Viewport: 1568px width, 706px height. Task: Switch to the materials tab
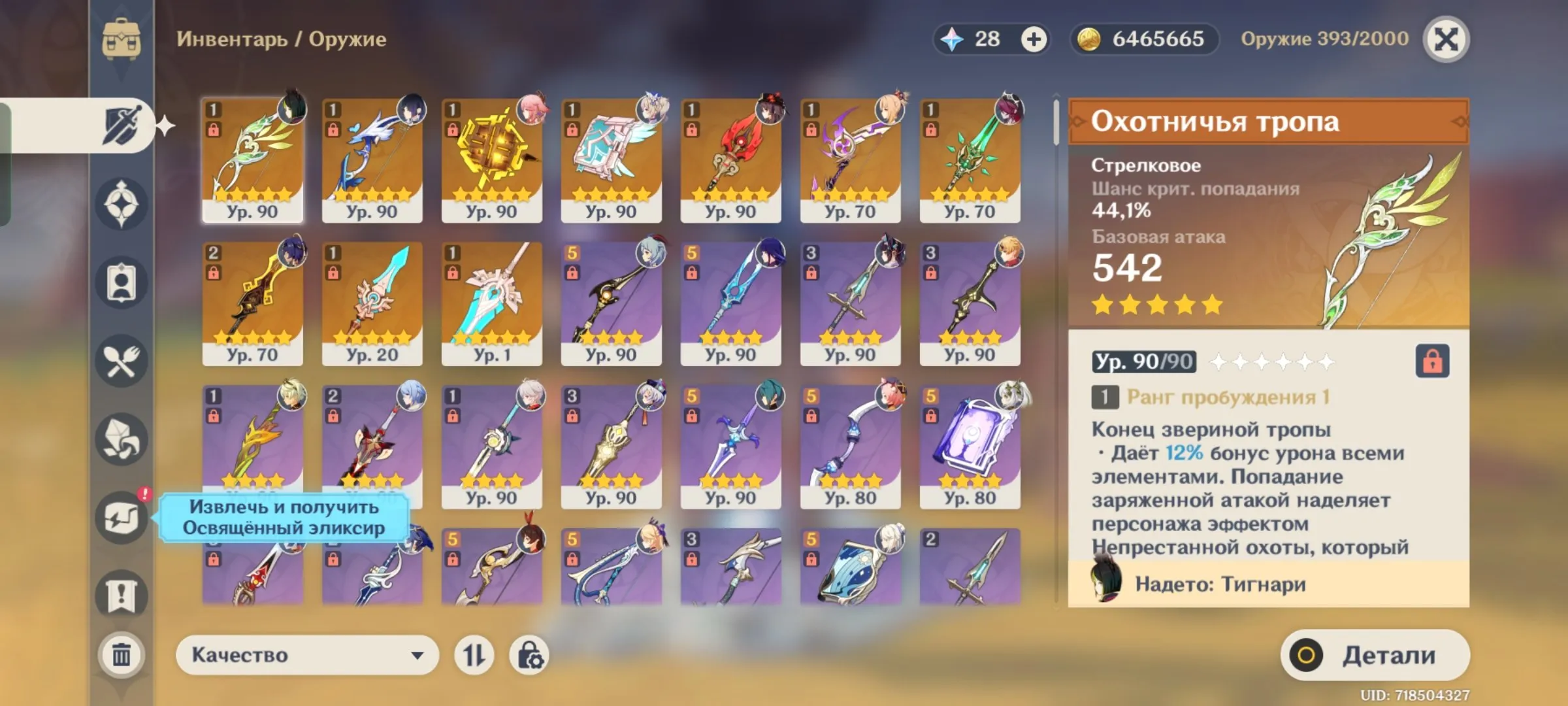[x=122, y=439]
